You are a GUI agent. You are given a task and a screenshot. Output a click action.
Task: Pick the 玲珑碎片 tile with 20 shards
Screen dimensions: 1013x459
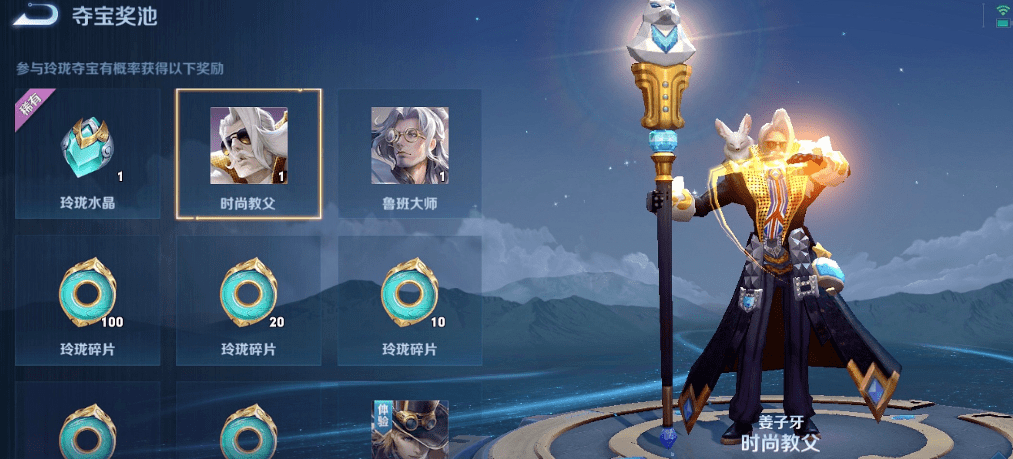click(x=248, y=299)
